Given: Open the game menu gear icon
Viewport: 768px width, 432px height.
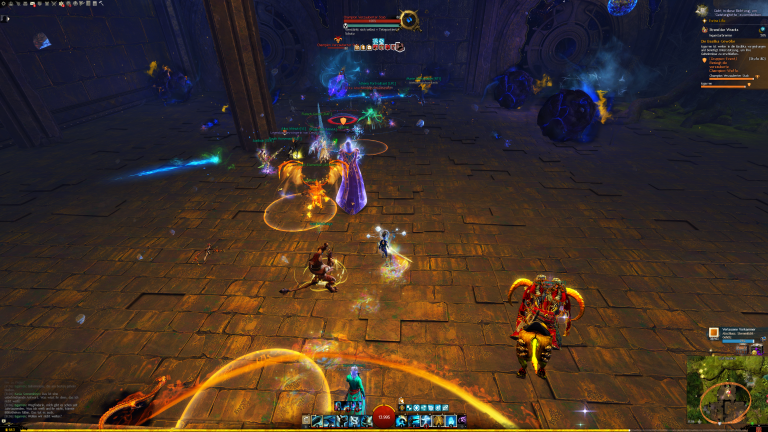Looking at the screenshot, I should pyautogui.click(x=4, y=4).
